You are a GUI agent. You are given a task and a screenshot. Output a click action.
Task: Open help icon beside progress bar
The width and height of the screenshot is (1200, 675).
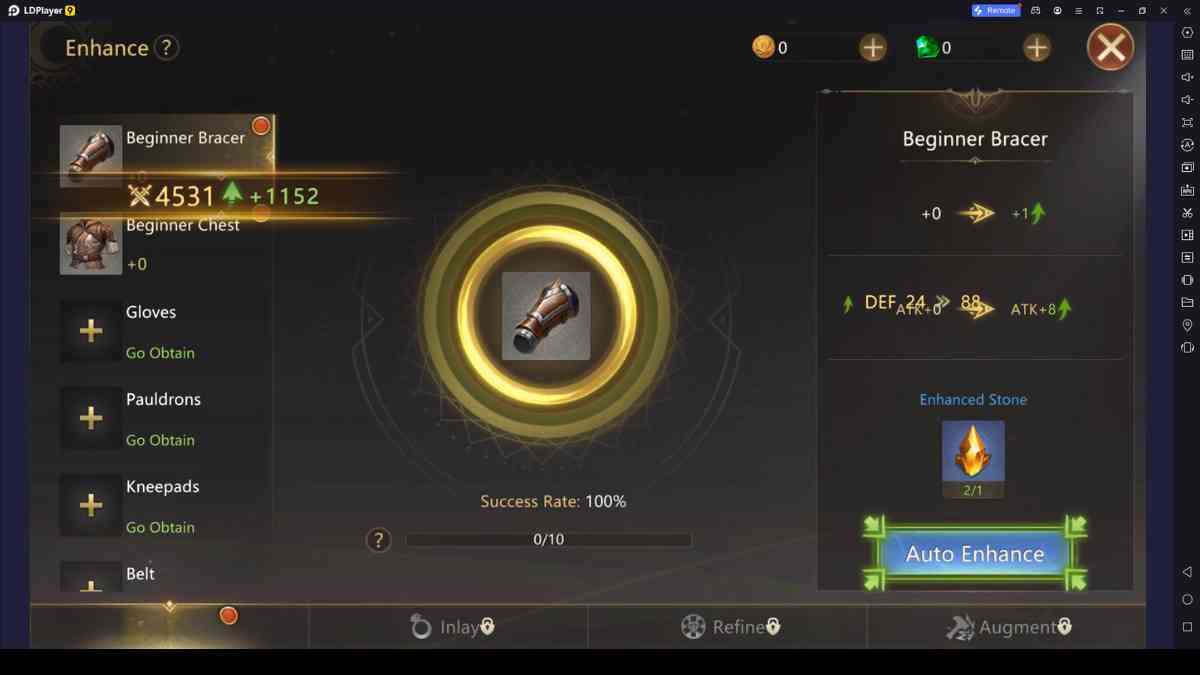tap(378, 540)
